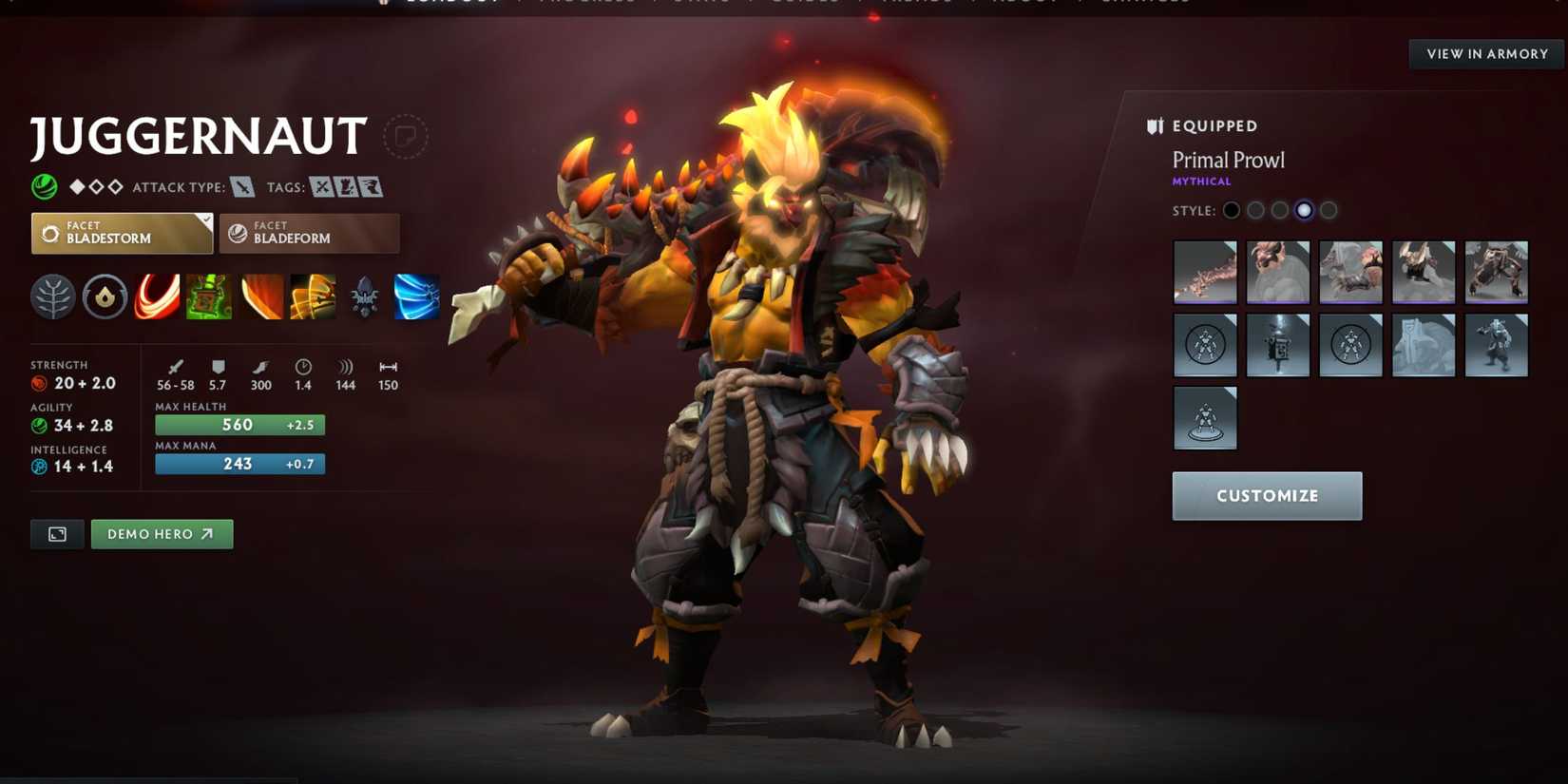Select the first style dot

coord(1232,210)
